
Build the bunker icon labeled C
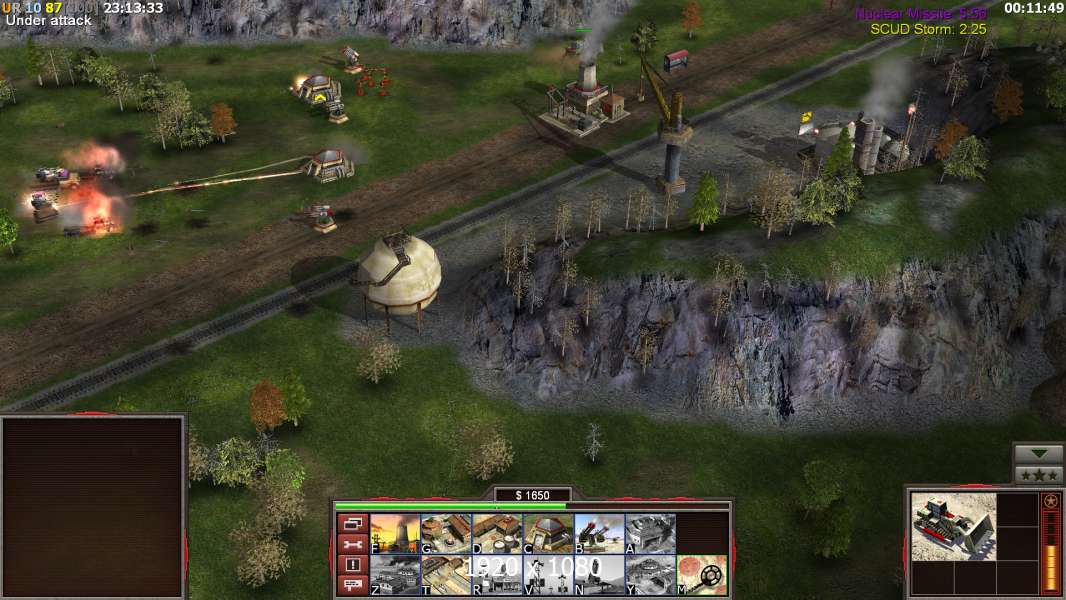coord(548,533)
